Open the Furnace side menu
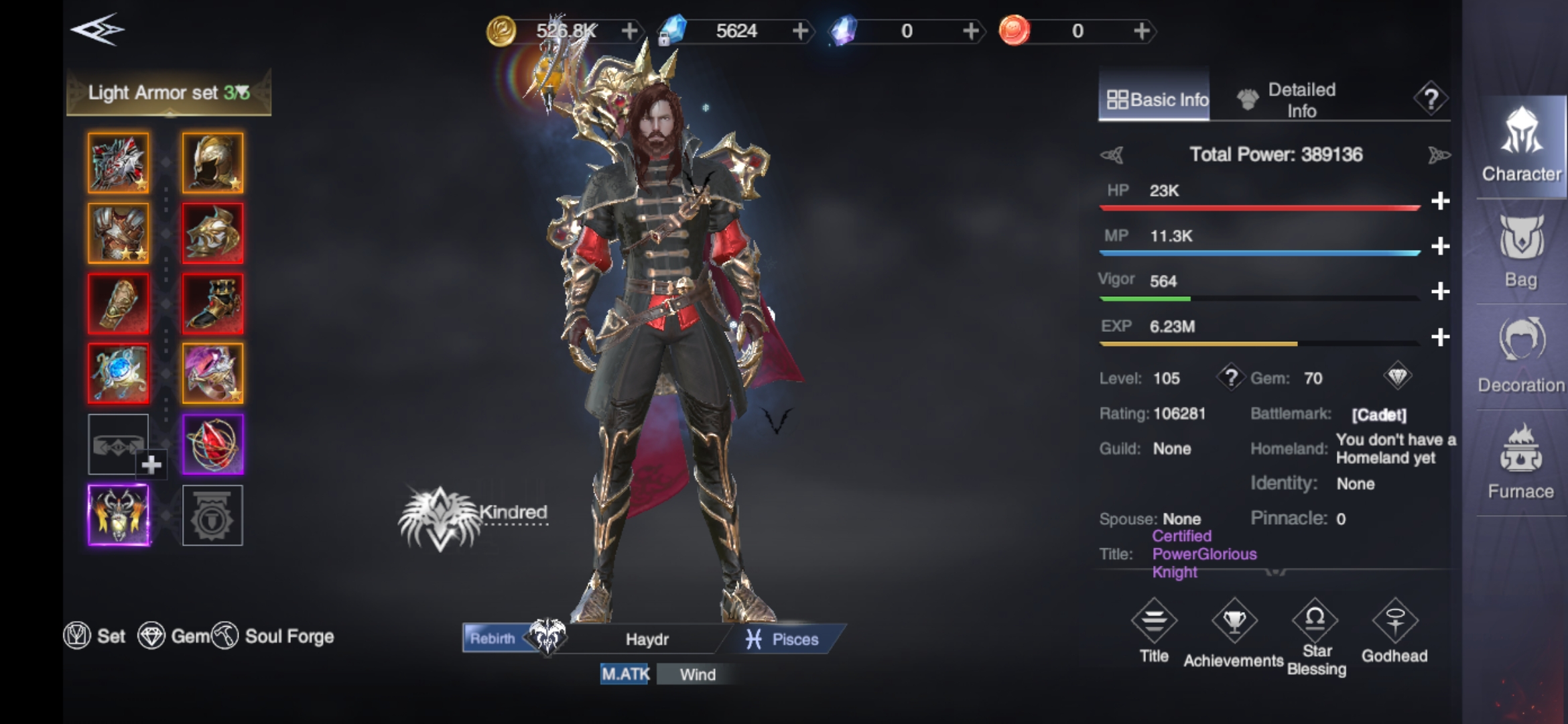Image resolution: width=1568 pixels, height=724 pixels. (1521, 463)
